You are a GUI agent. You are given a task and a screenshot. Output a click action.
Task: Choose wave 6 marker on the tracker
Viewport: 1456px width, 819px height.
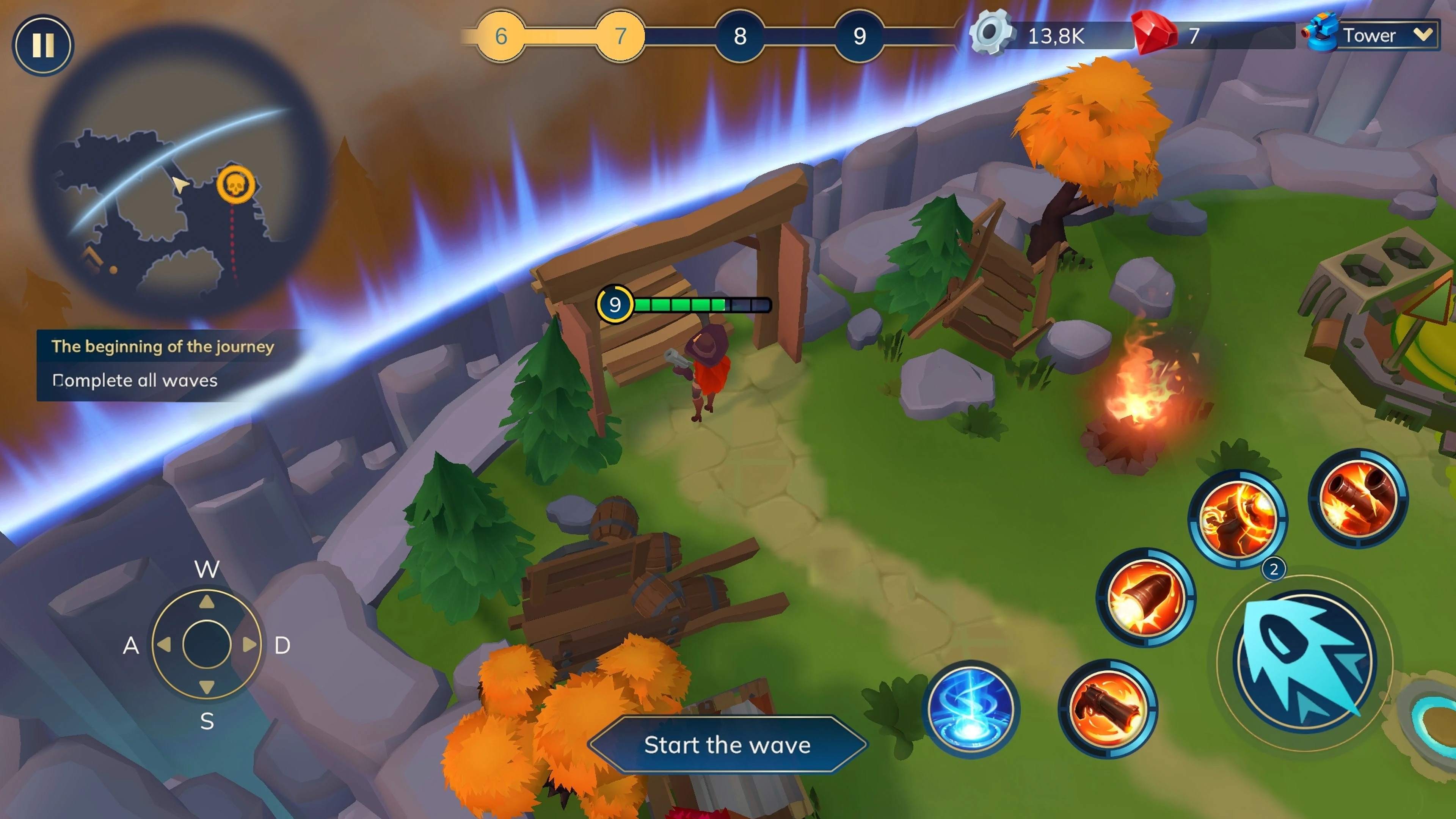click(x=501, y=36)
